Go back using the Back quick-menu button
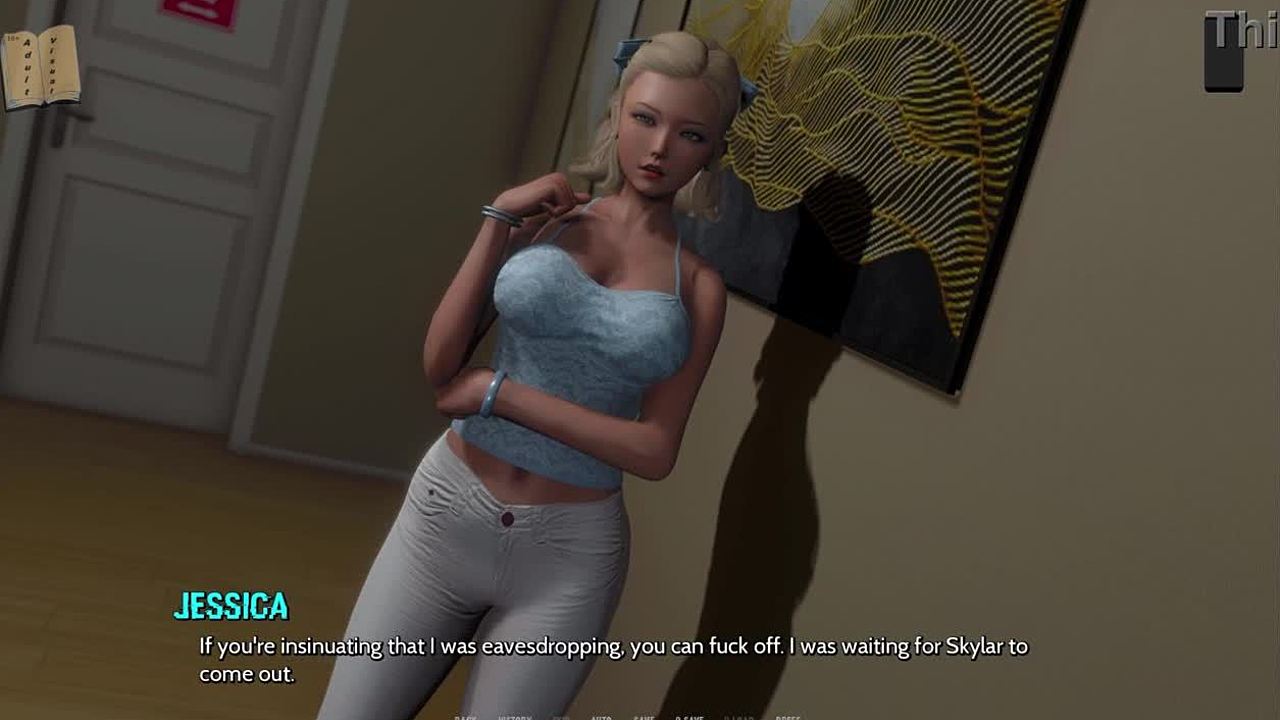Image resolution: width=1280 pixels, height=720 pixels. [466, 717]
